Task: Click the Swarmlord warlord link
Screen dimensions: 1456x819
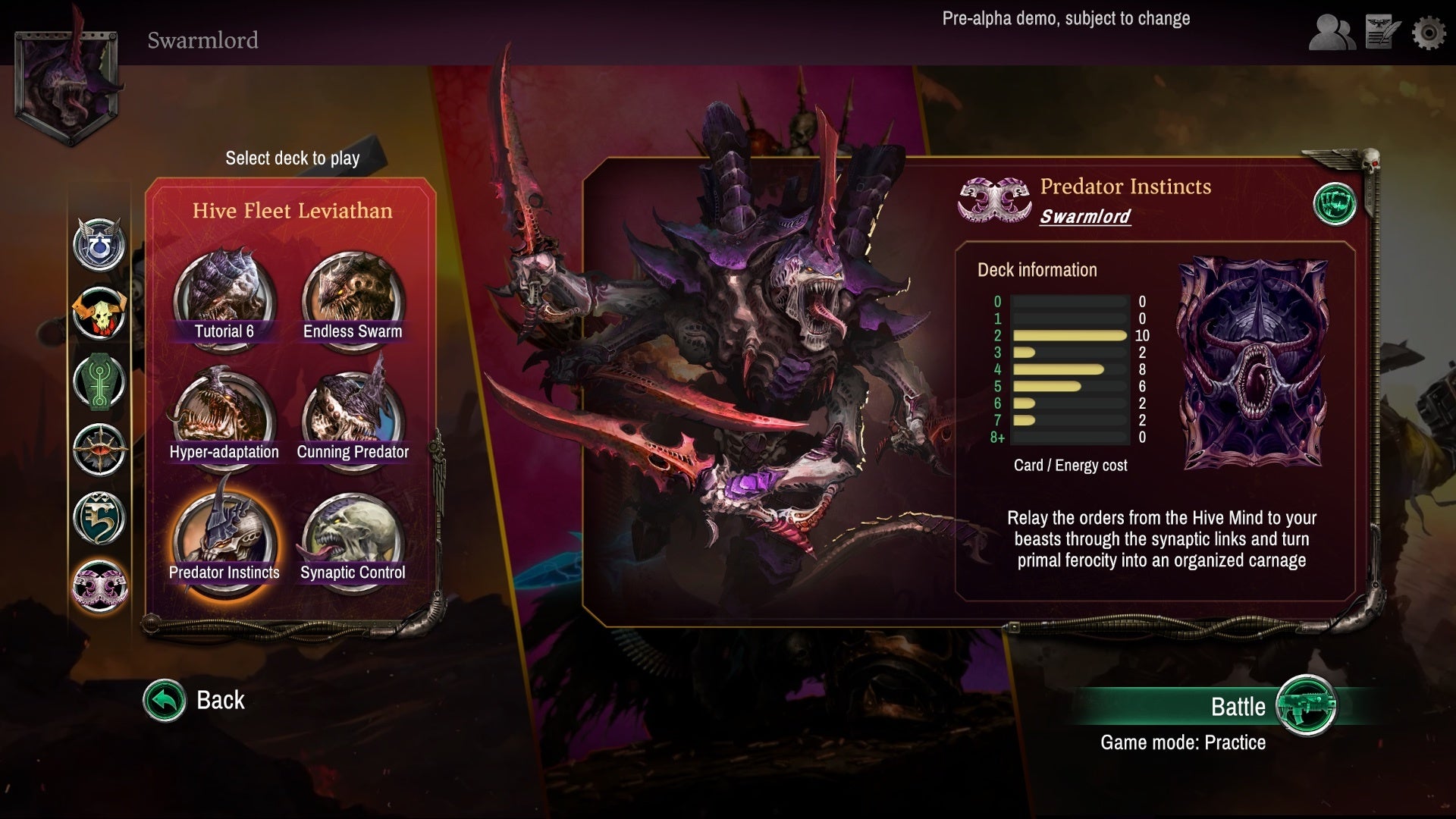Action: click(x=1084, y=216)
